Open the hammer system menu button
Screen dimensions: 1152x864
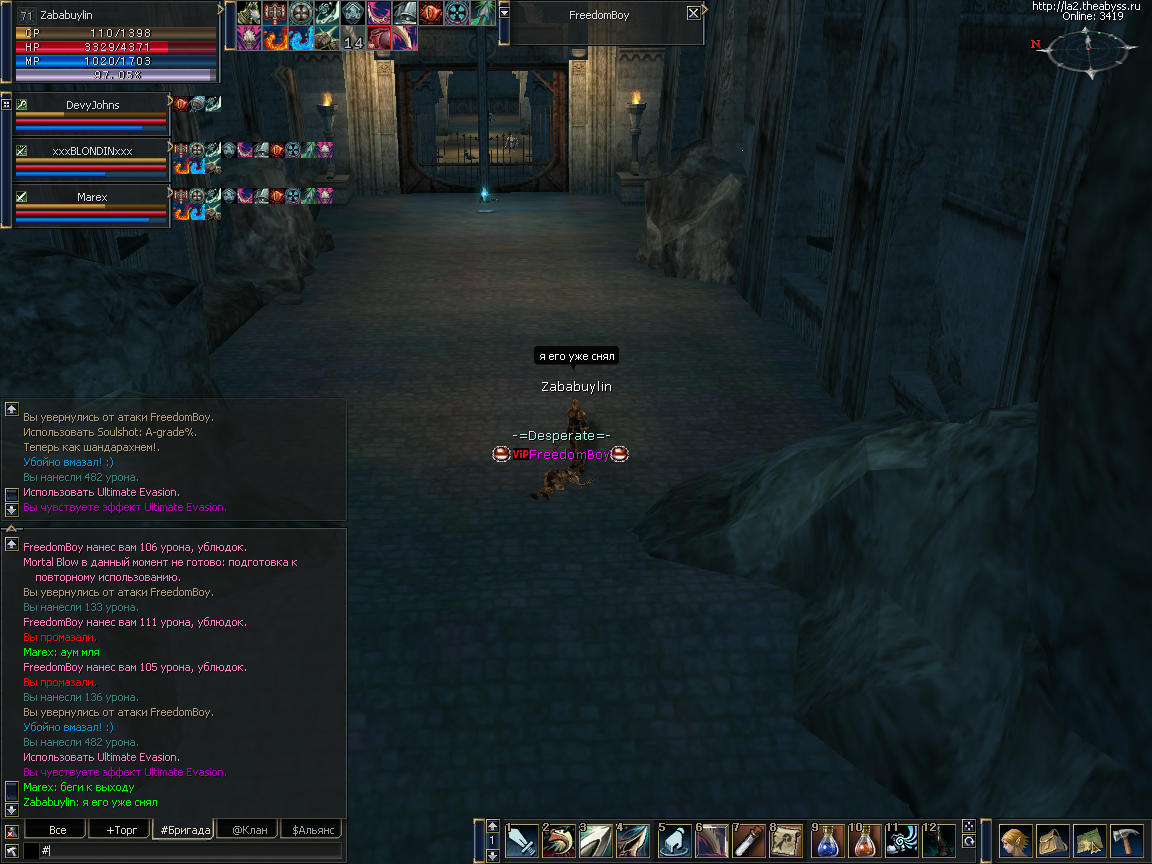coord(1126,840)
